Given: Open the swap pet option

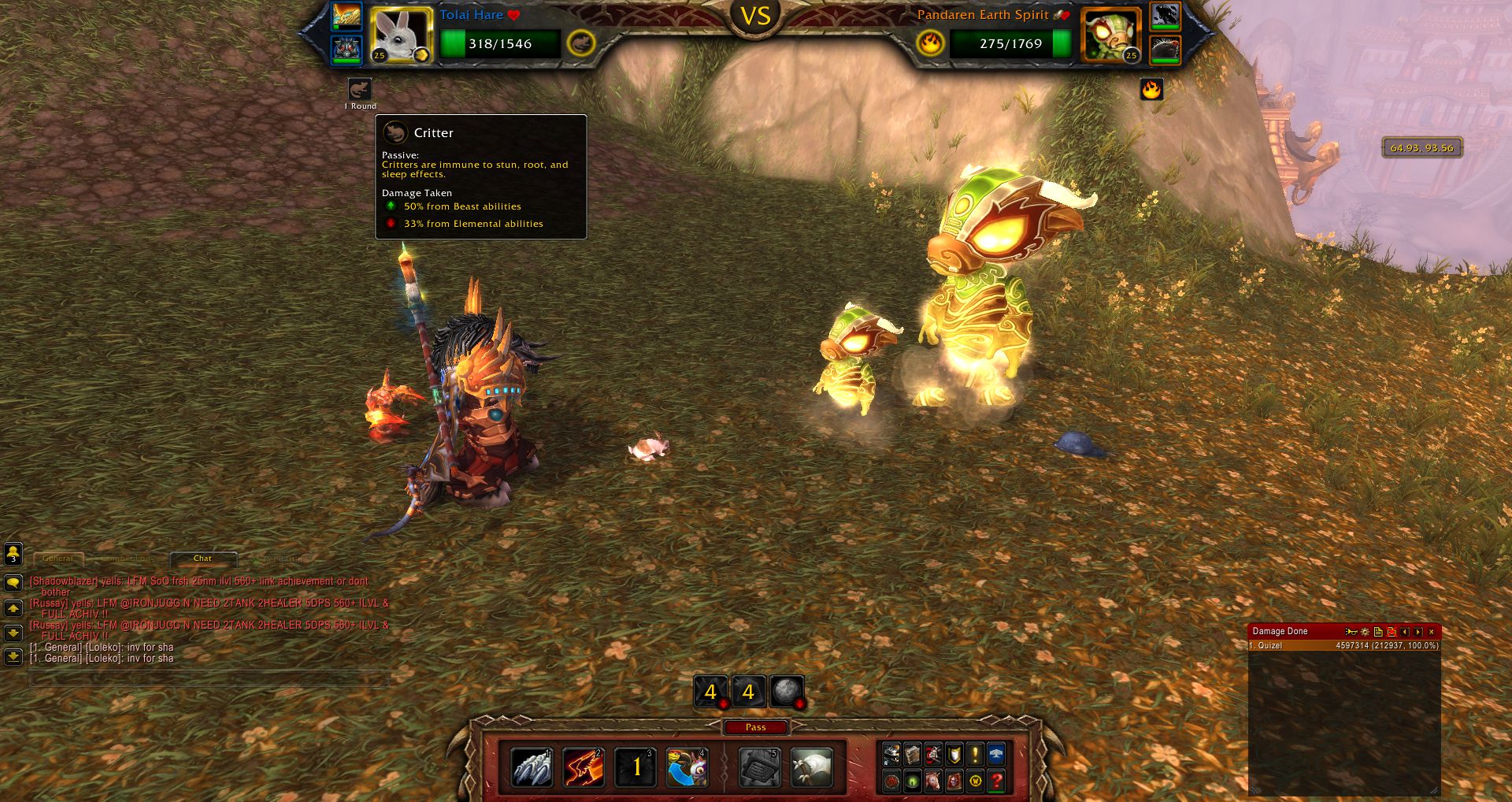Looking at the screenshot, I should pyautogui.click(x=687, y=768).
